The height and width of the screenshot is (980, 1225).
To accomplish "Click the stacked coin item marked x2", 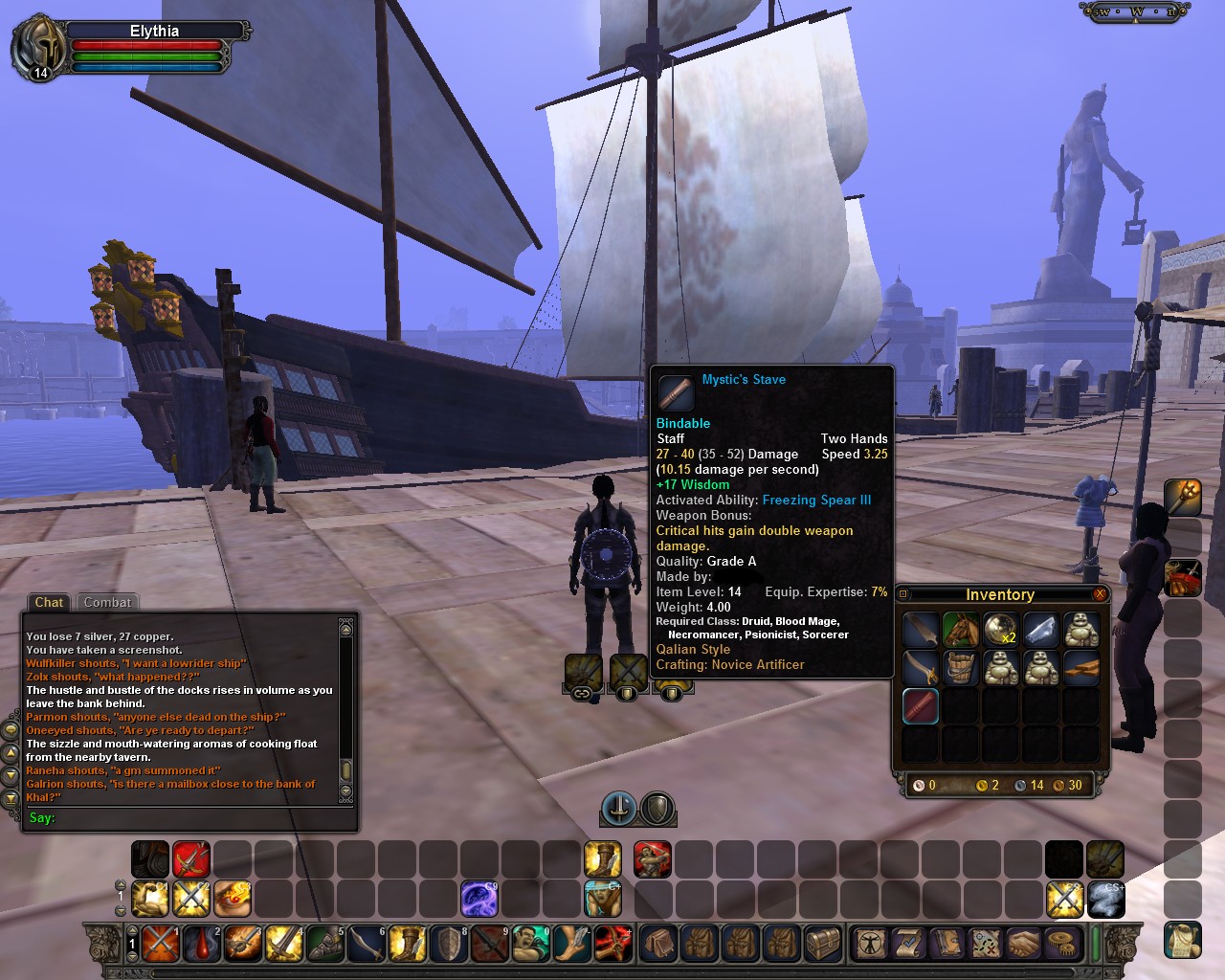I will [x=1001, y=630].
